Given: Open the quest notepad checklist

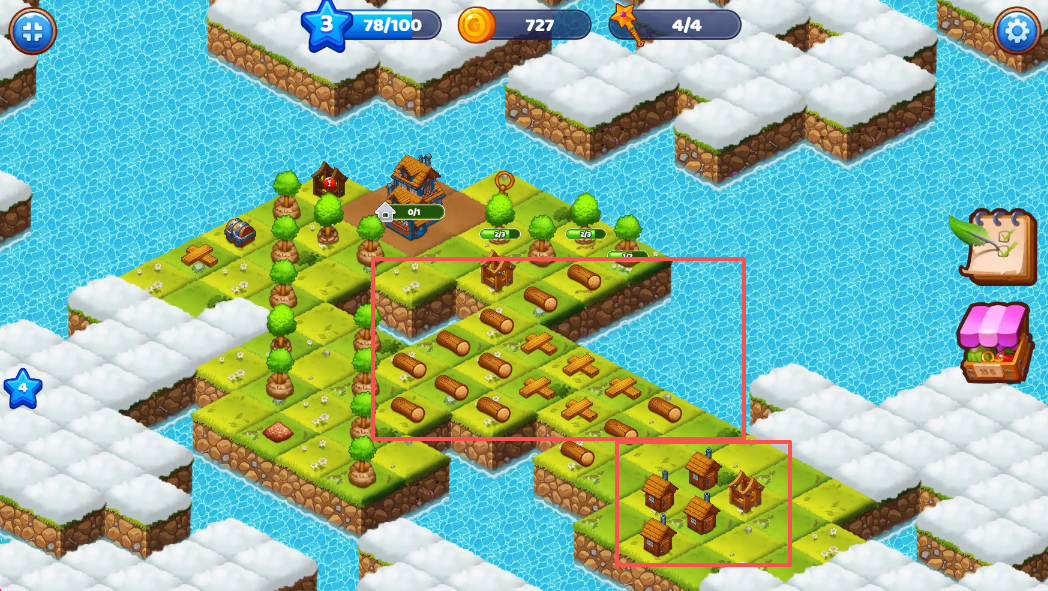Looking at the screenshot, I should 997,246.
